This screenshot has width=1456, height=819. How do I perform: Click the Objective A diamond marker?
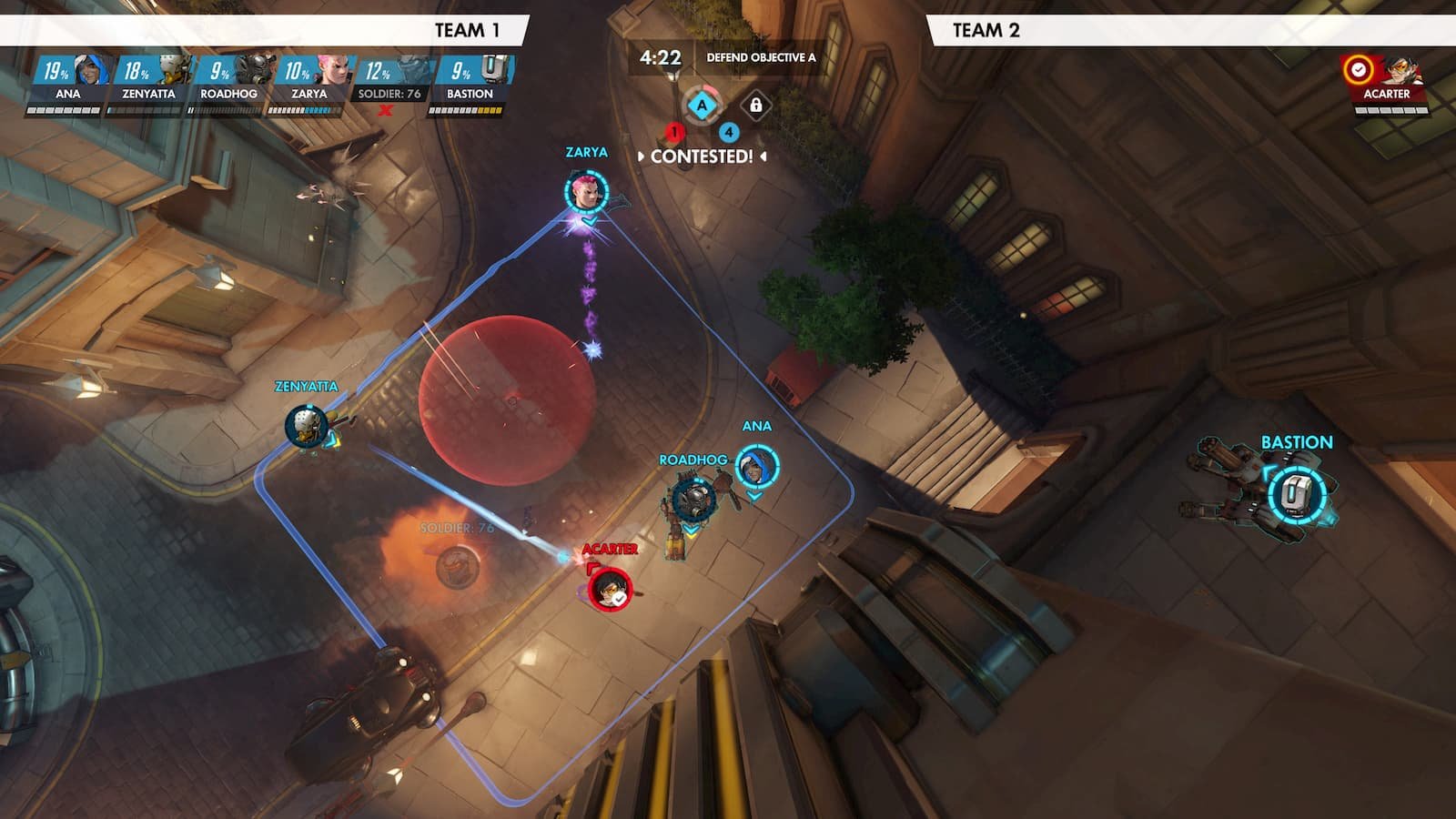(x=703, y=105)
